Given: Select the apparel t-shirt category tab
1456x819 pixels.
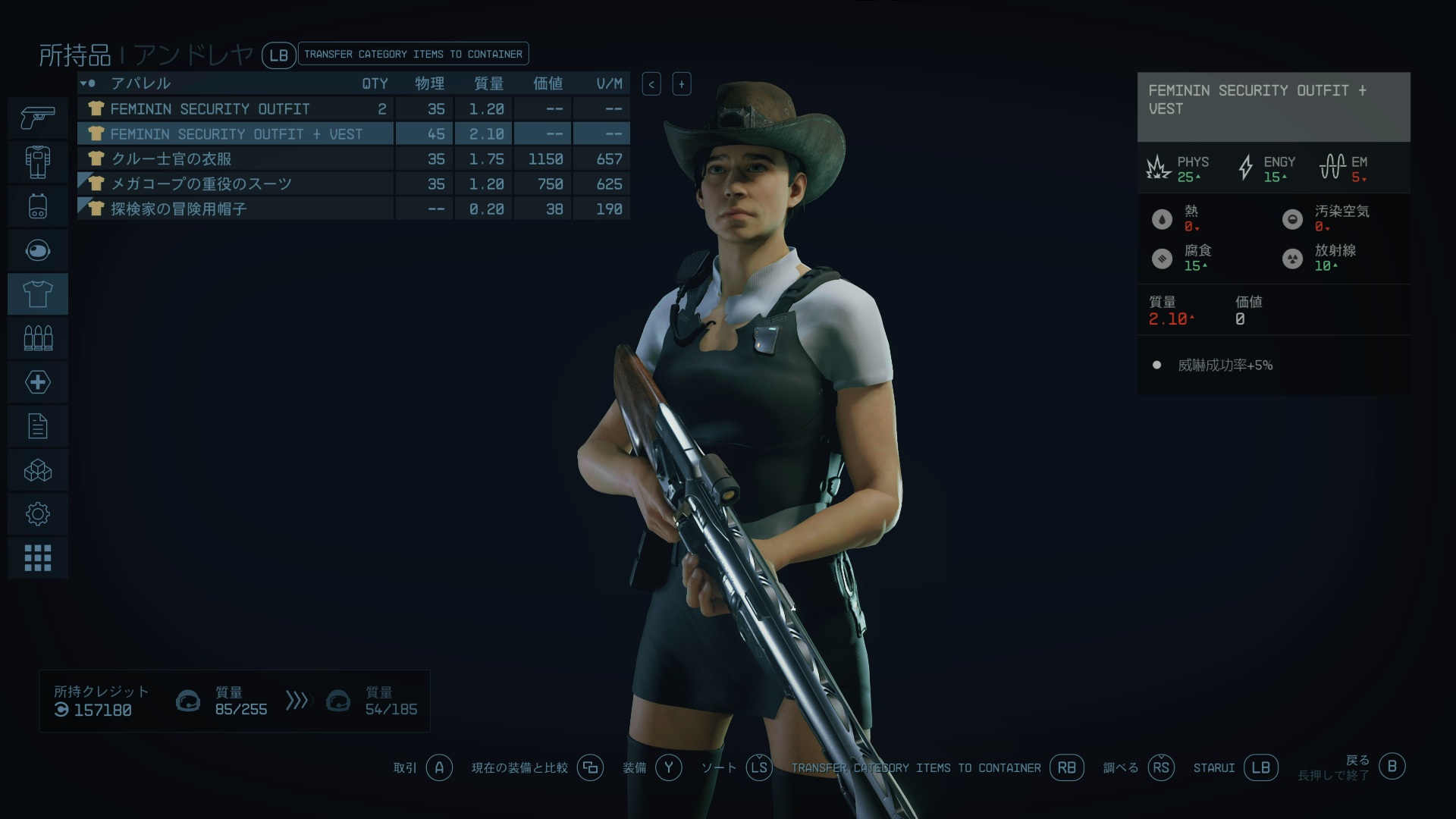Looking at the screenshot, I should coord(38,293).
